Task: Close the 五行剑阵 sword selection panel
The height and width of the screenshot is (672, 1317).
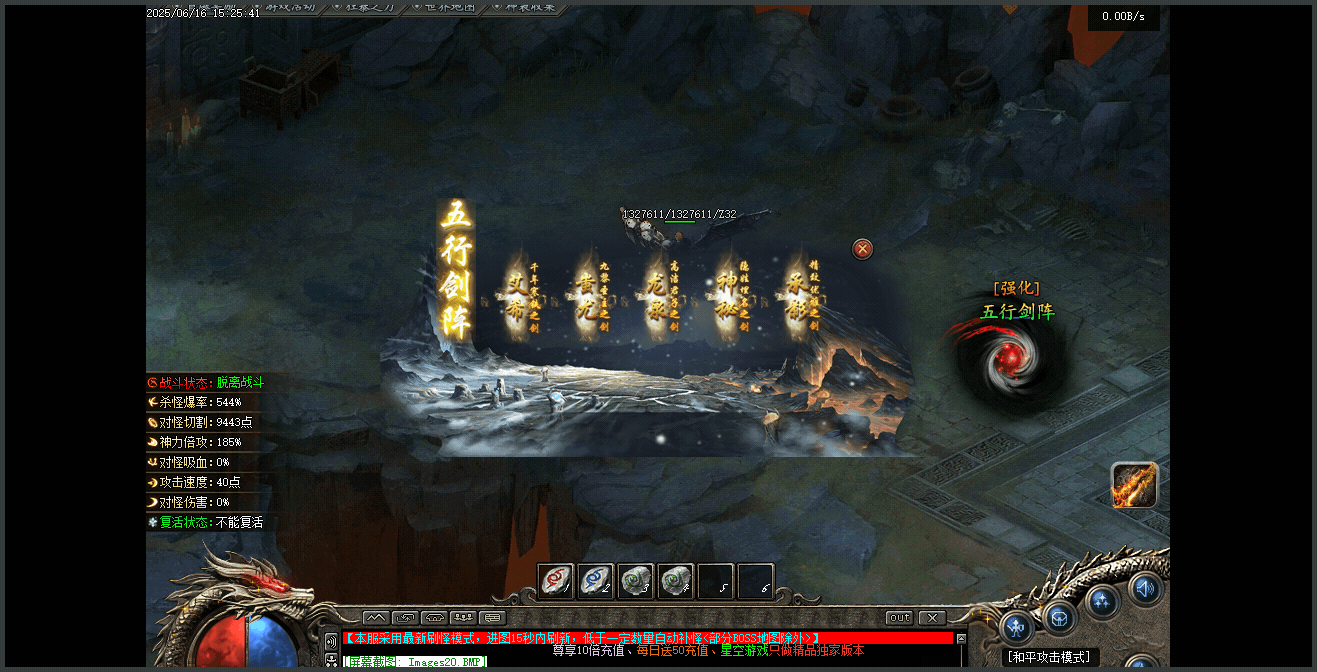Action: (862, 249)
